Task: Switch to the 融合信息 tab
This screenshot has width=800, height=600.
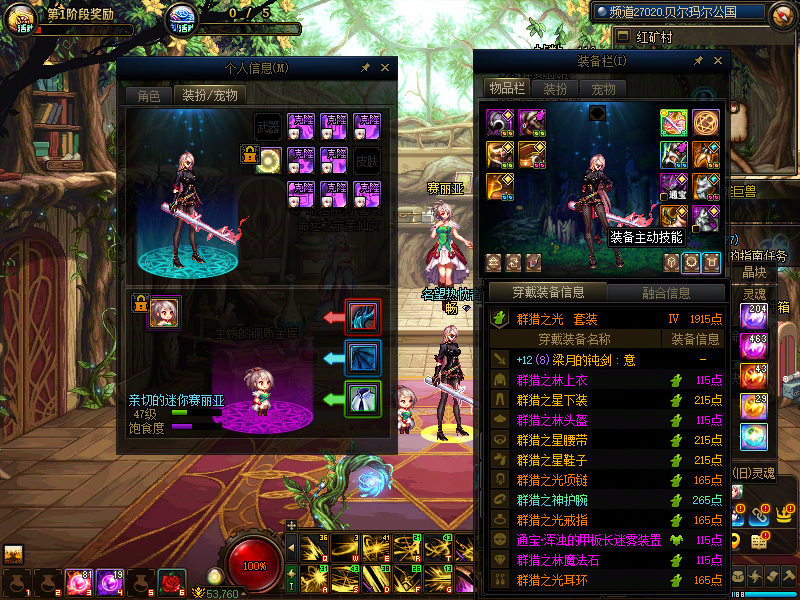Action: point(665,293)
